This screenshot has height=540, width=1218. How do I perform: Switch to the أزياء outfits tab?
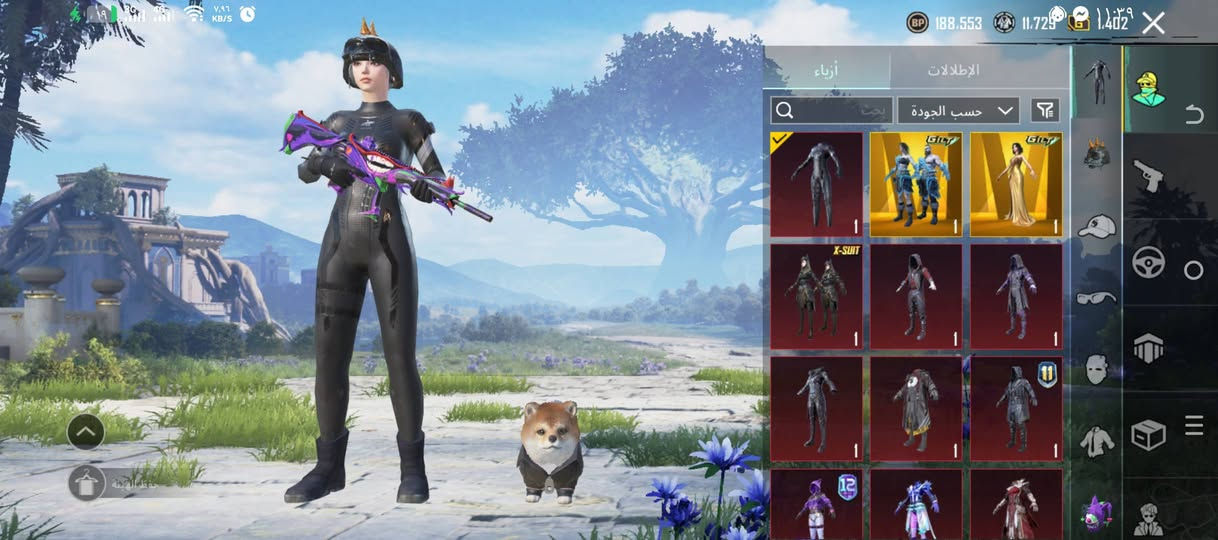pos(826,70)
